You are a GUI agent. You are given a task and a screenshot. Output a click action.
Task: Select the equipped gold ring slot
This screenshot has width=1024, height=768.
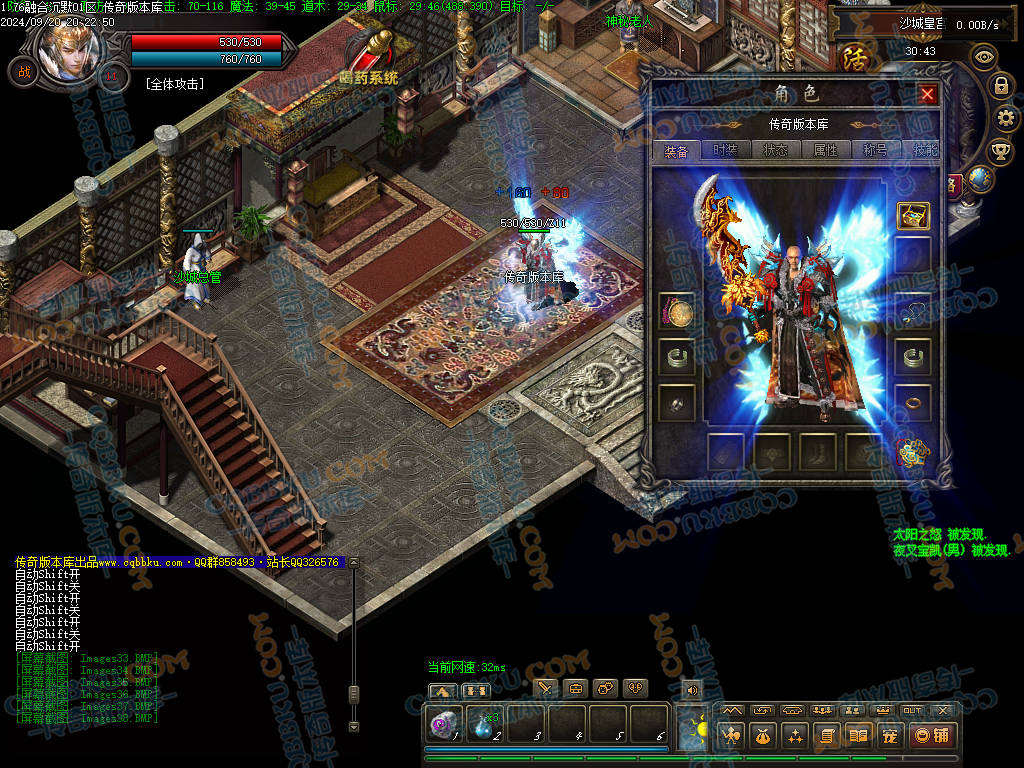tap(912, 402)
